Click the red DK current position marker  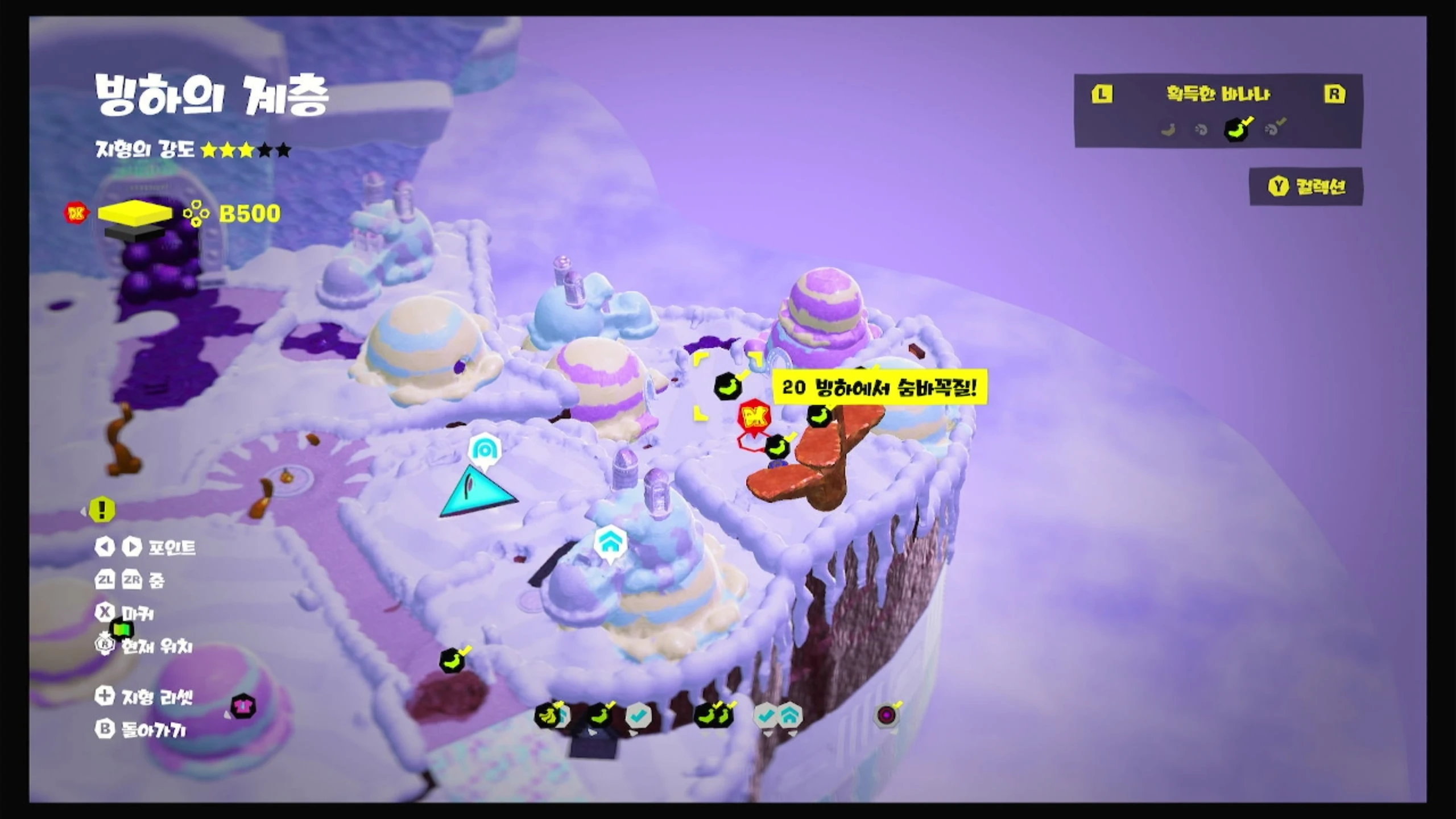[754, 419]
